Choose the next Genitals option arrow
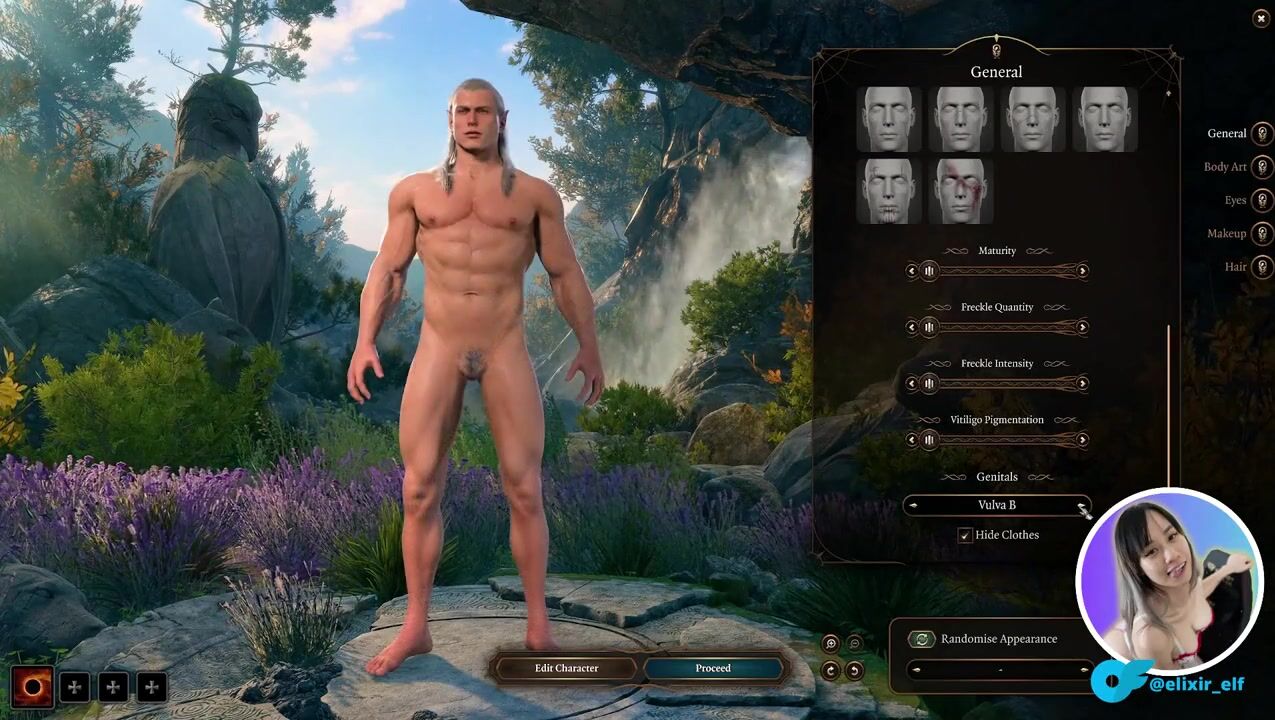1275x720 pixels. [1082, 506]
